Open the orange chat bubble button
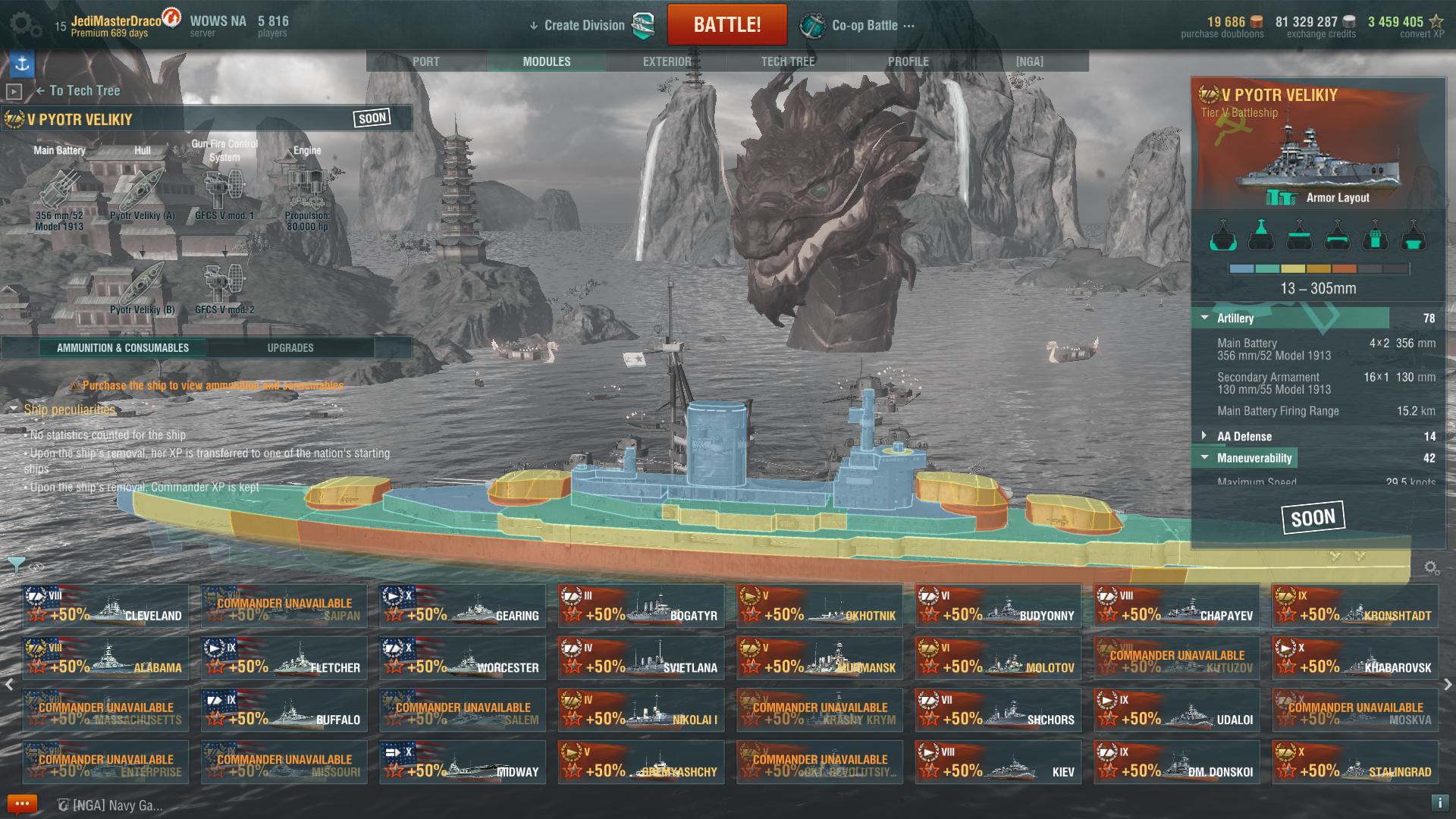The image size is (1456, 819). point(22,804)
